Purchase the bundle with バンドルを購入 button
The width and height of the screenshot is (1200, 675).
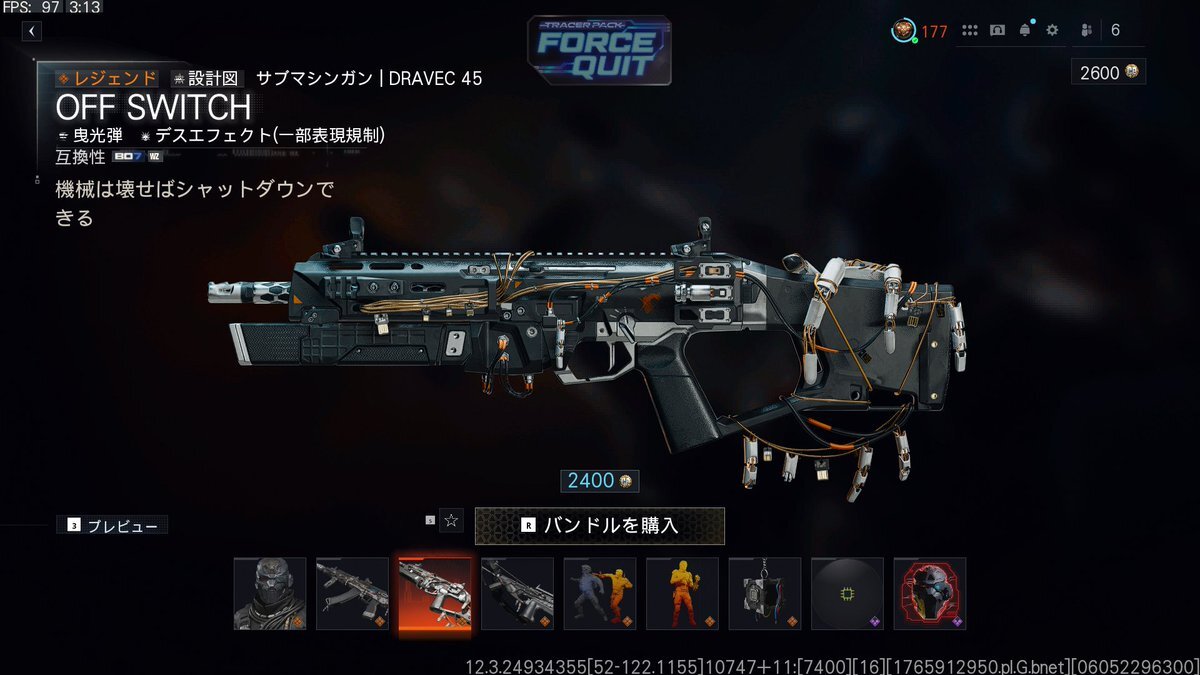tap(599, 524)
